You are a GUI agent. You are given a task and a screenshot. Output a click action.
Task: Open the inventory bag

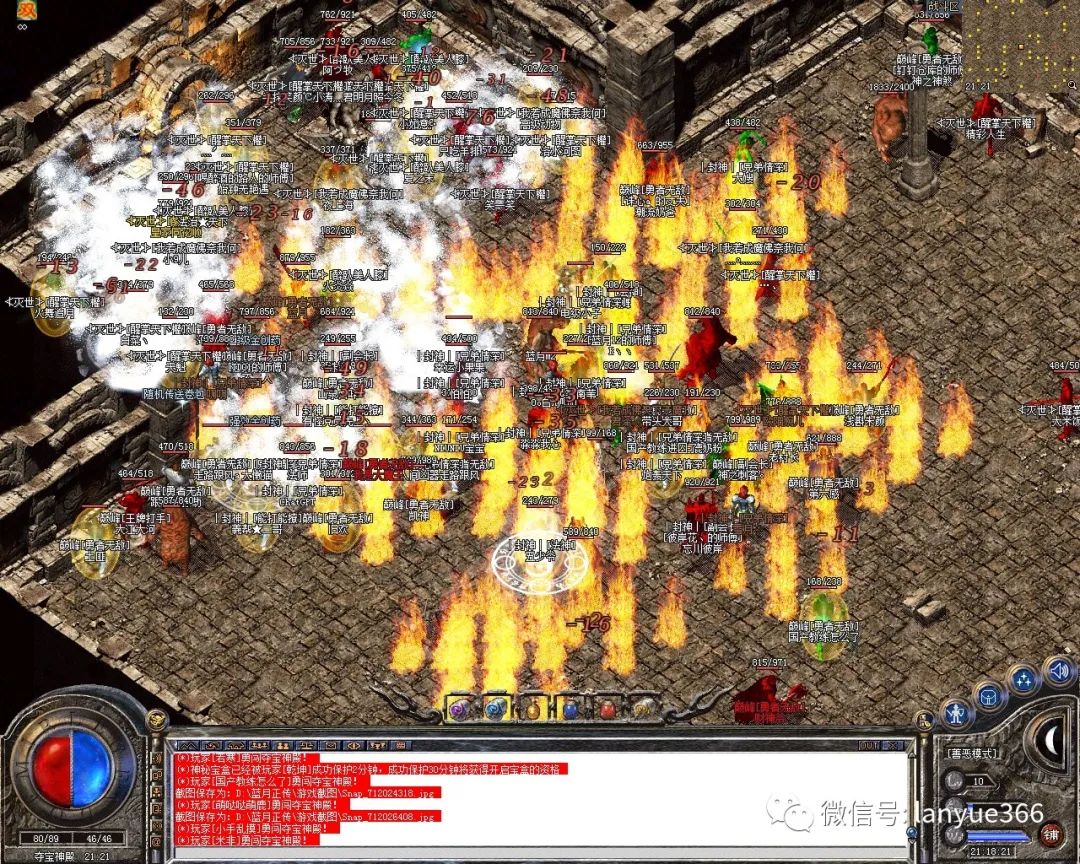coord(990,695)
